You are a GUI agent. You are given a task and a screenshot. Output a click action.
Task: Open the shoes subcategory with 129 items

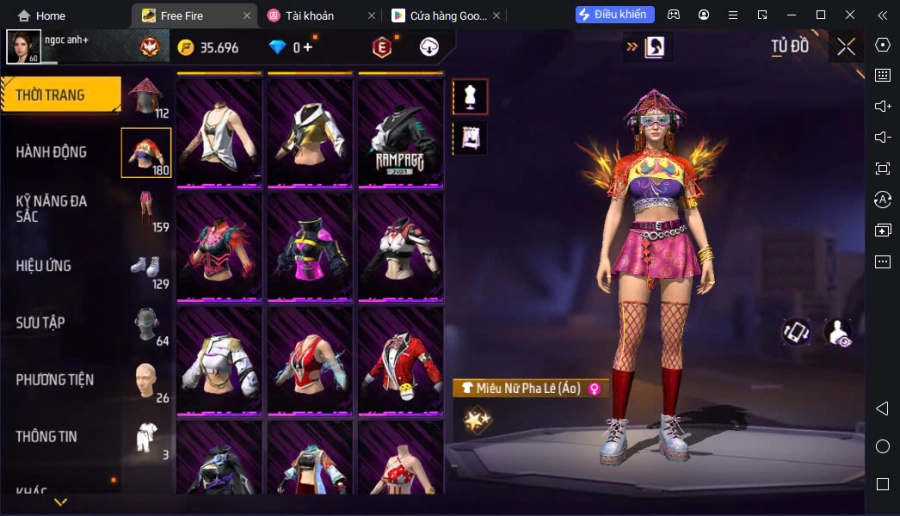tap(146, 267)
